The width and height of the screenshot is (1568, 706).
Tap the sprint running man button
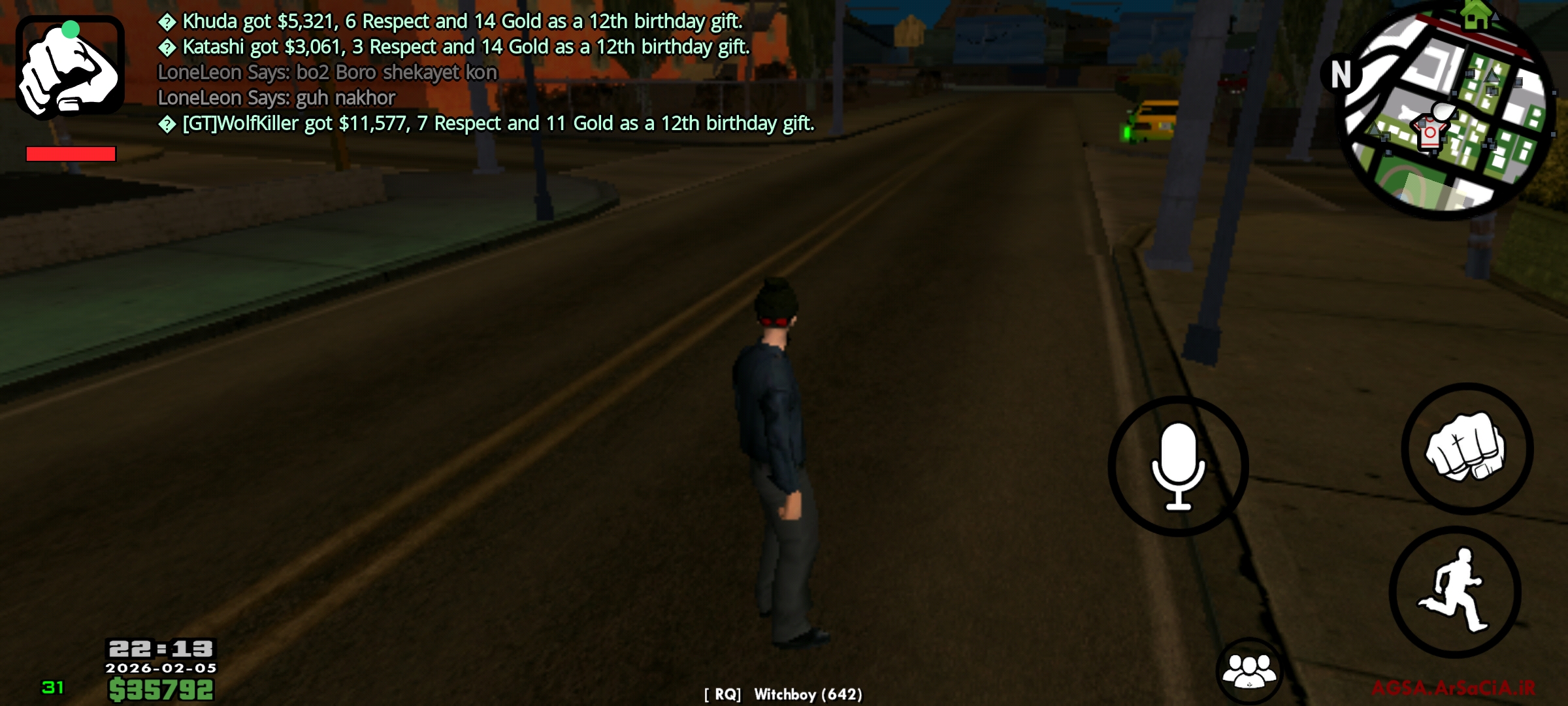[1455, 592]
